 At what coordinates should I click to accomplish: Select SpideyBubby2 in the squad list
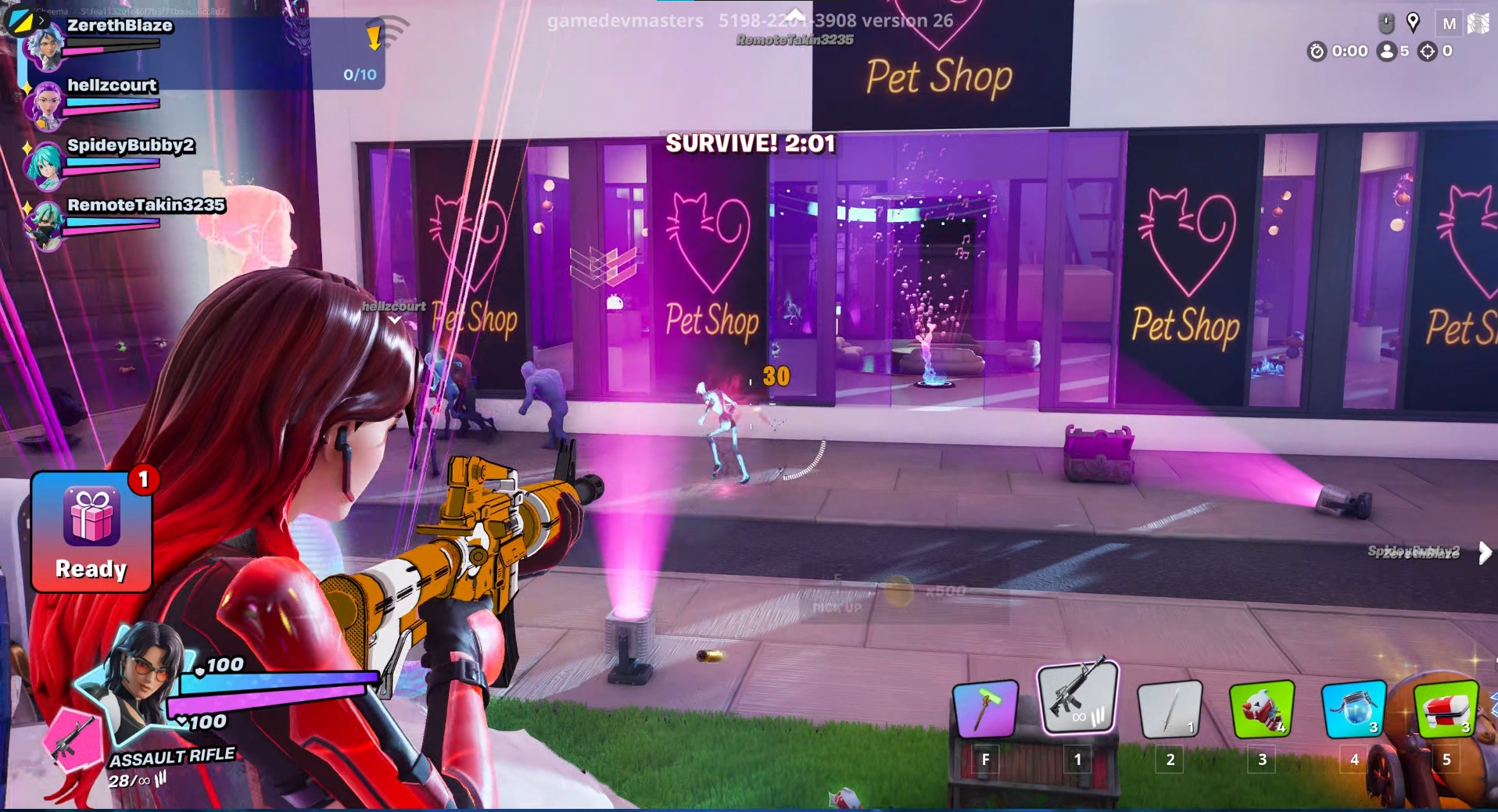(130, 145)
